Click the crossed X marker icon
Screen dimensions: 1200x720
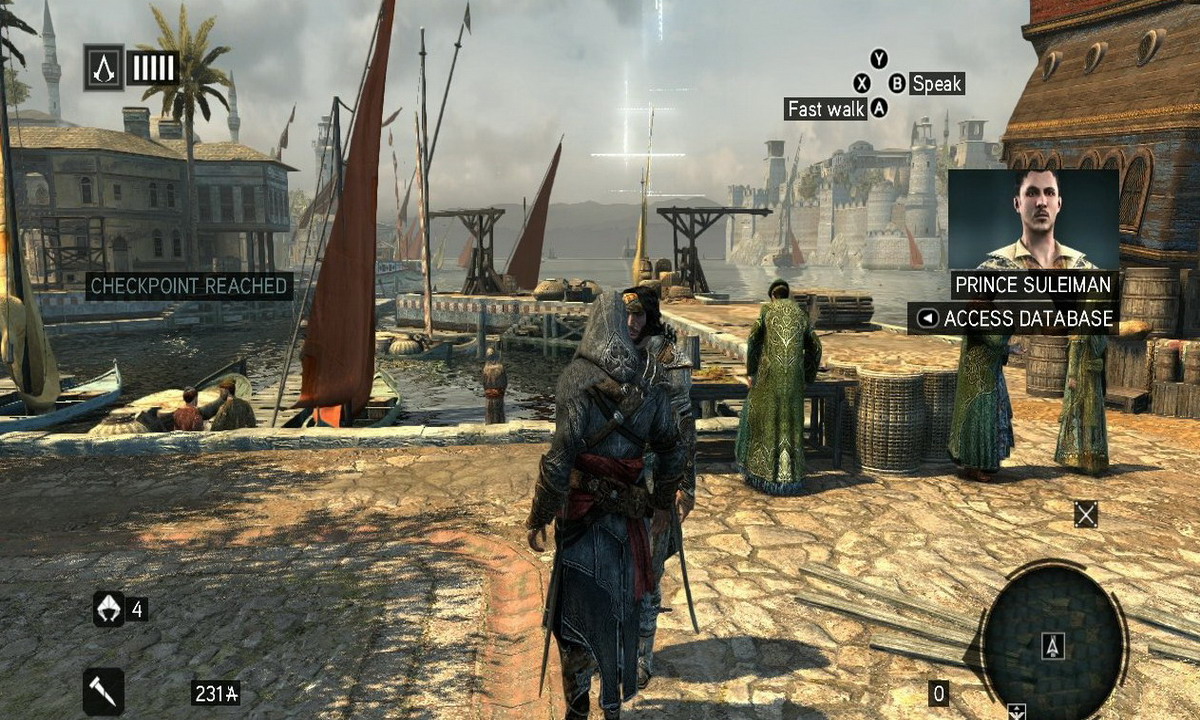(1085, 514)
